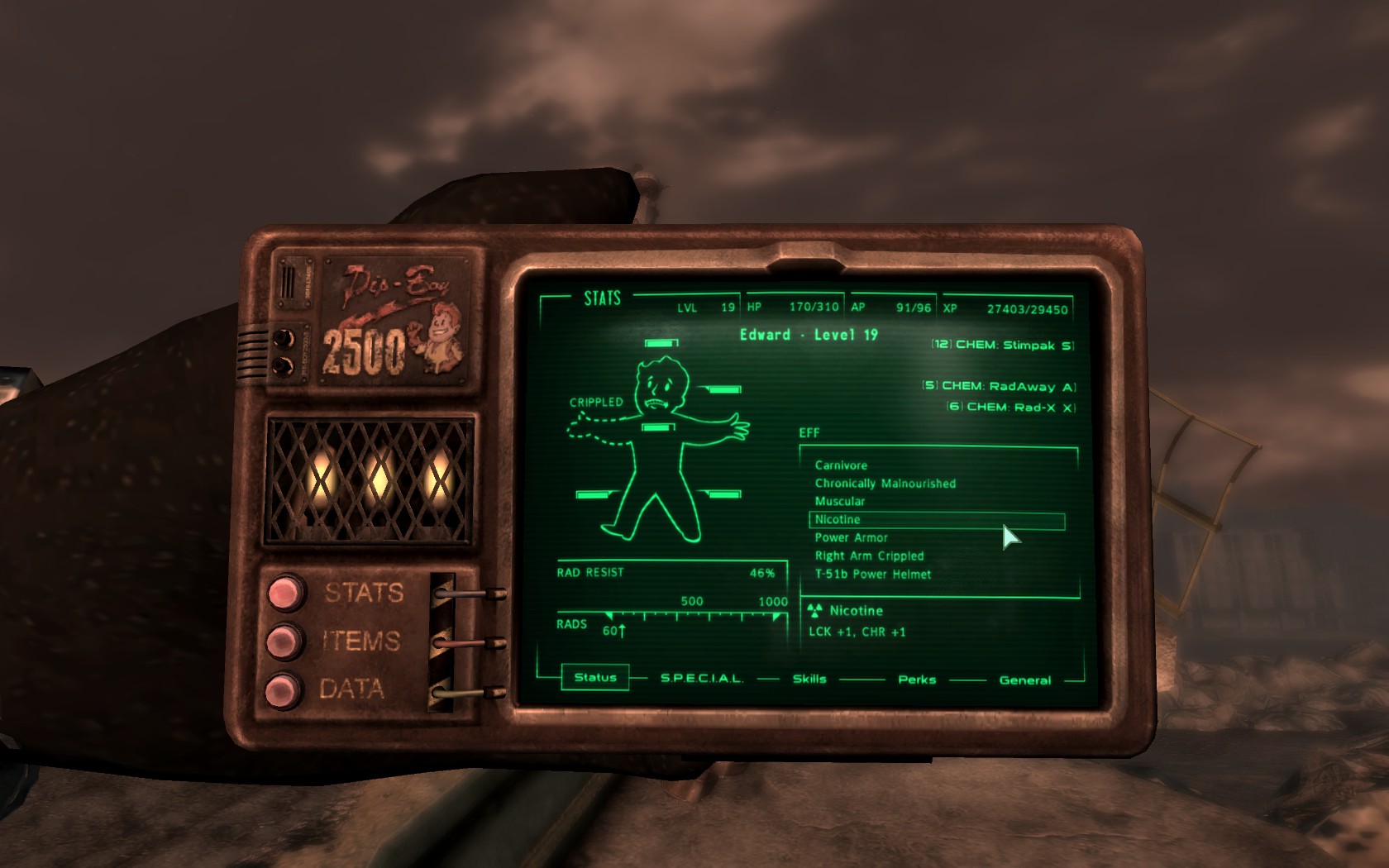Select the Chronically Malnourished effect
This screenshot has height=868, width=1389.
[x=885, y=484]
